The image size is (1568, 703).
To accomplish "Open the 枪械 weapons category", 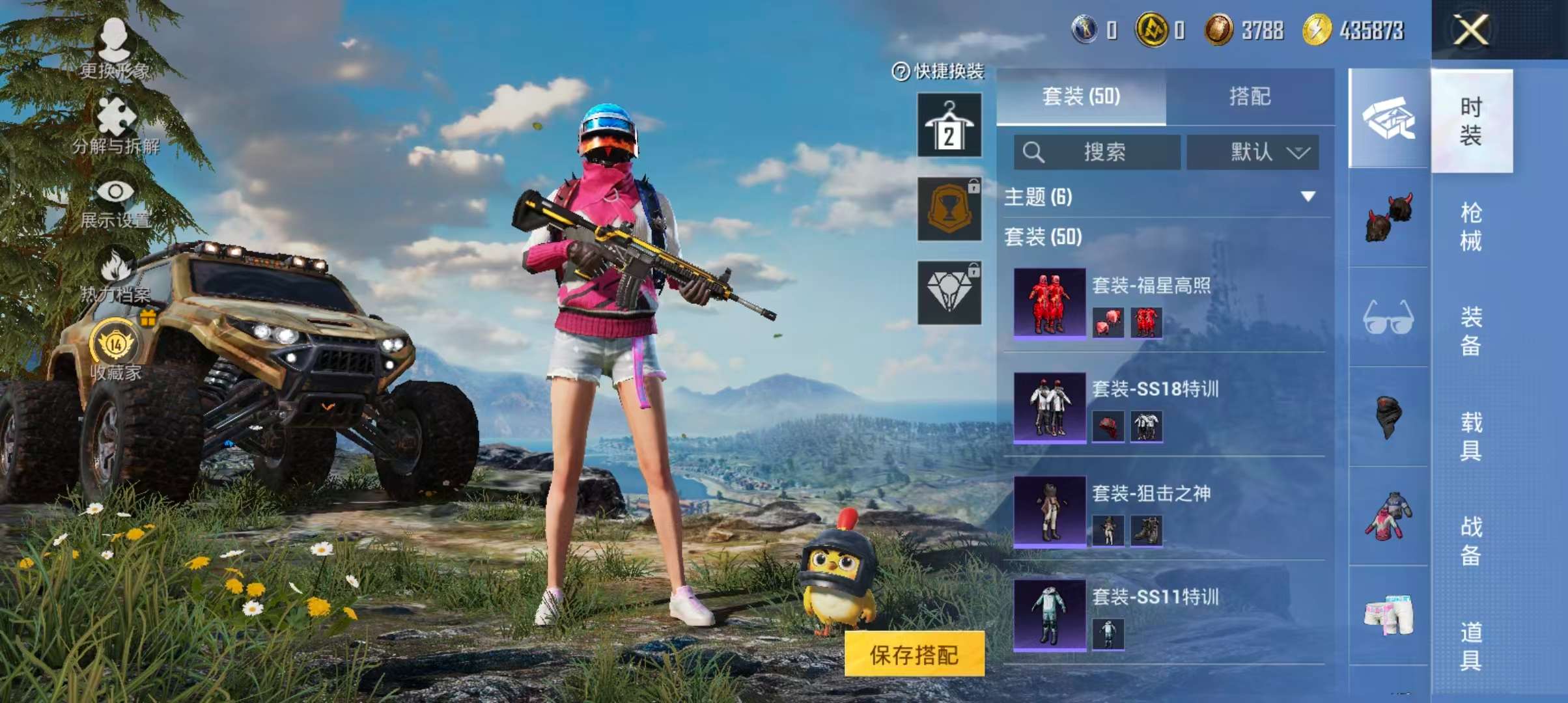I will [1471, 227].
